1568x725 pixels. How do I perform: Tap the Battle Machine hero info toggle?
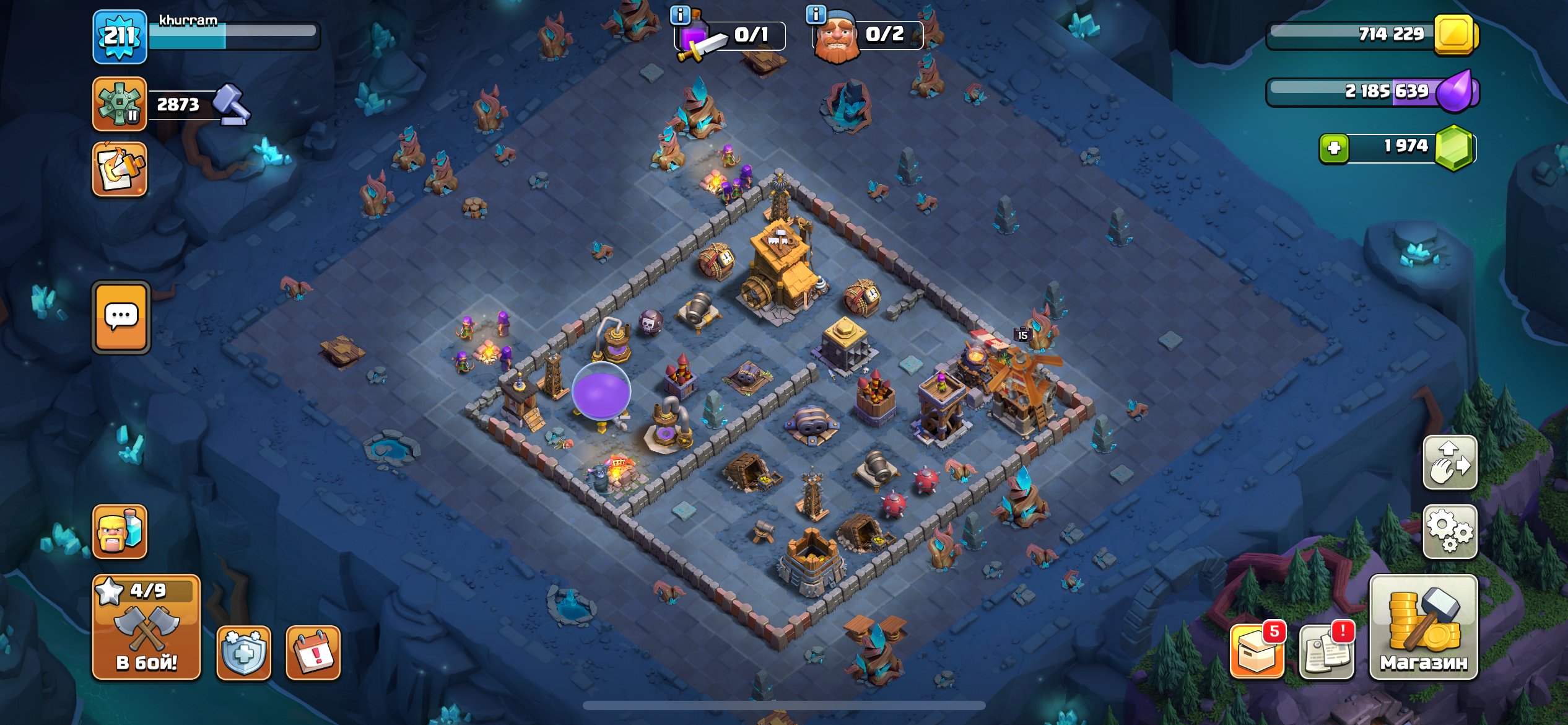816,14
